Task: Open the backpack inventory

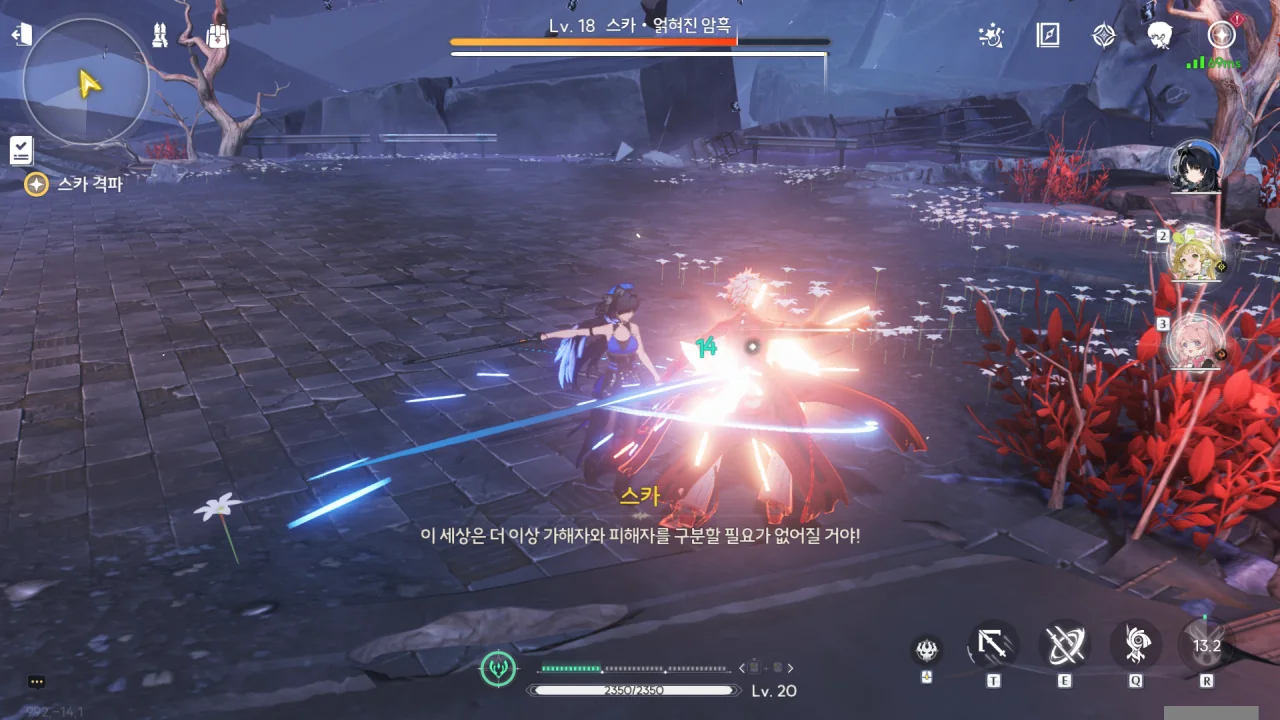Action: click(x=218, y=36)
